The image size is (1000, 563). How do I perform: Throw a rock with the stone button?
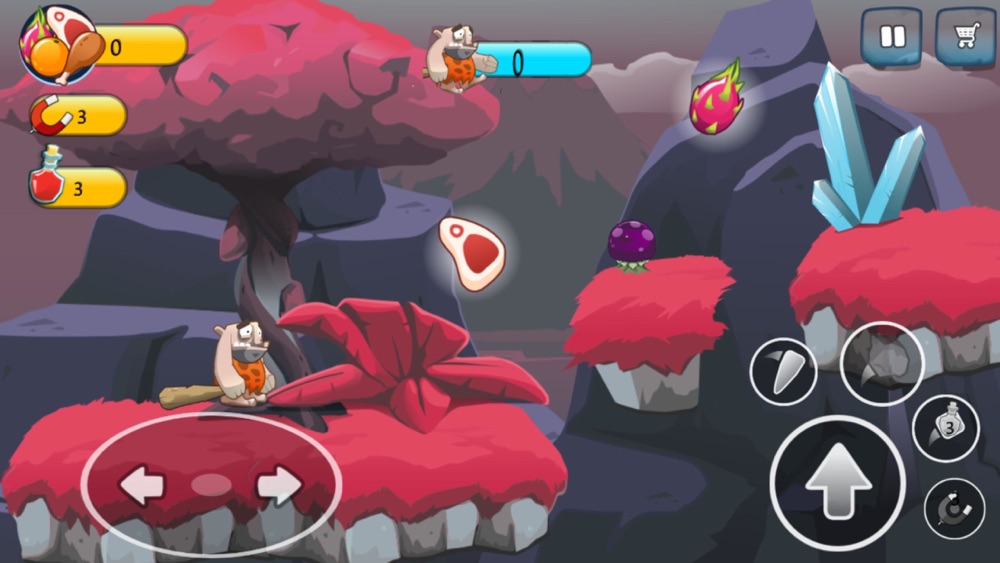[881, 364]
